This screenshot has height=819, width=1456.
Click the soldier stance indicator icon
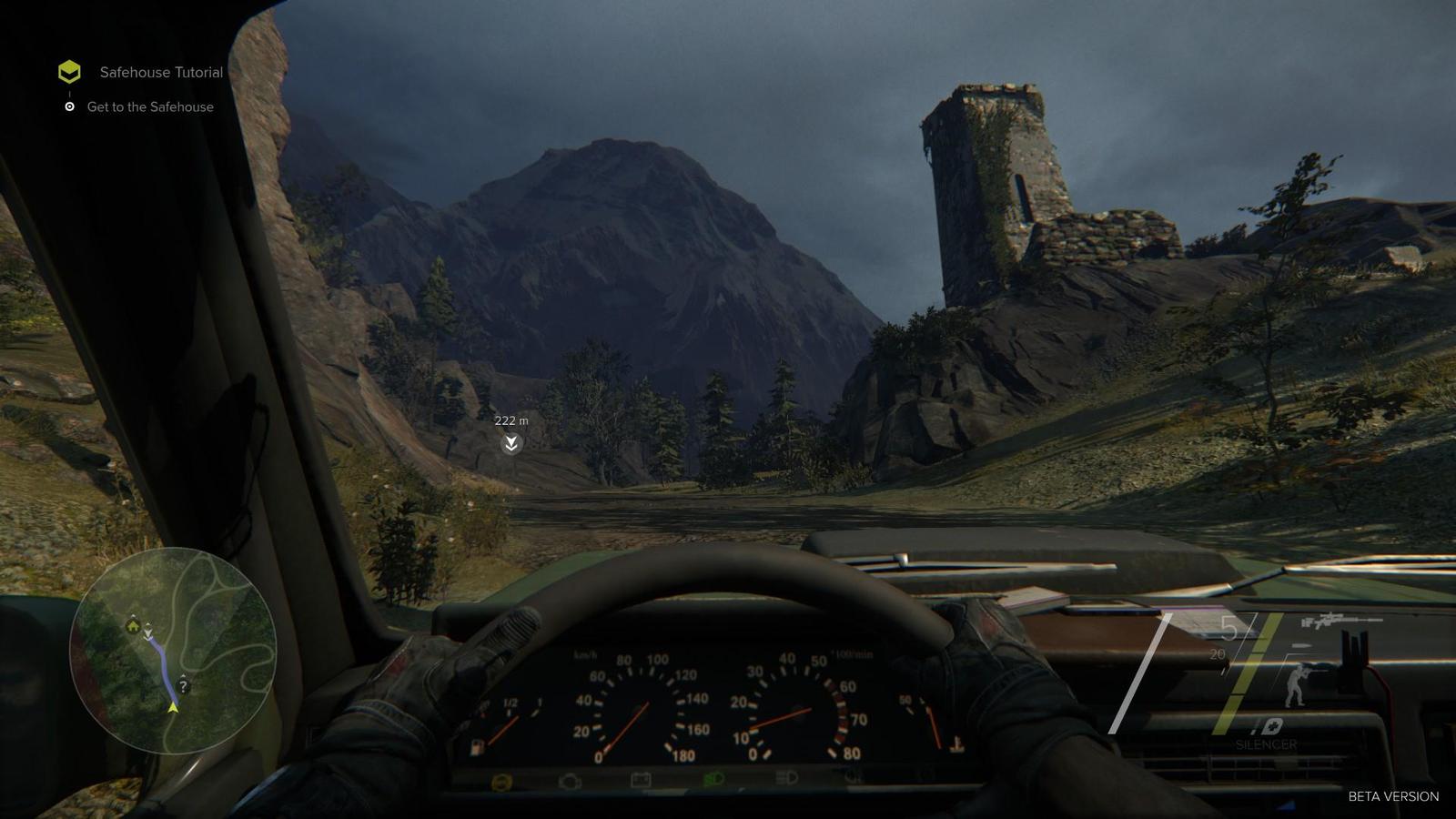pyautogui.click(x=1296, y=684)
